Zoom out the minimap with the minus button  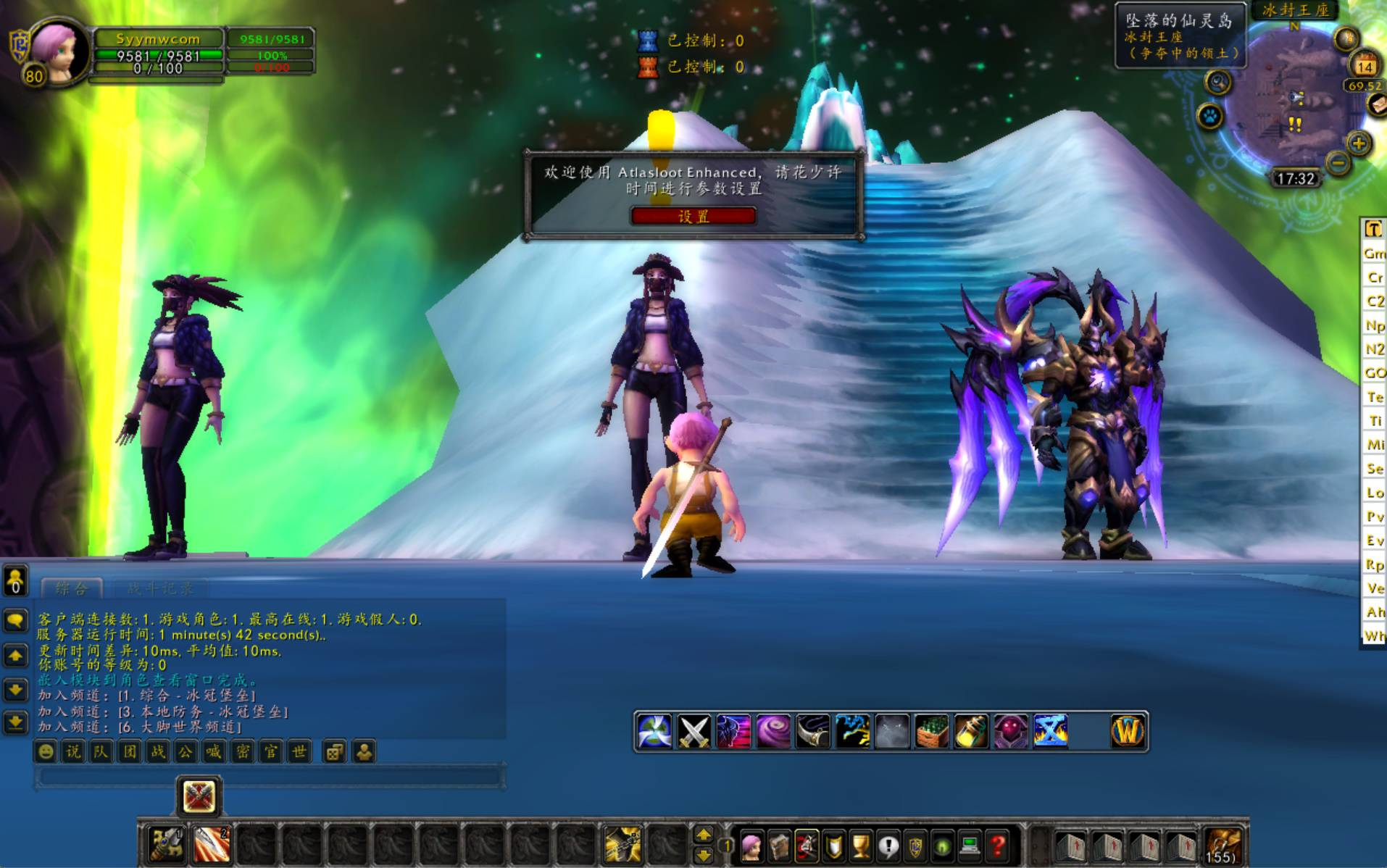point(1337,164)
